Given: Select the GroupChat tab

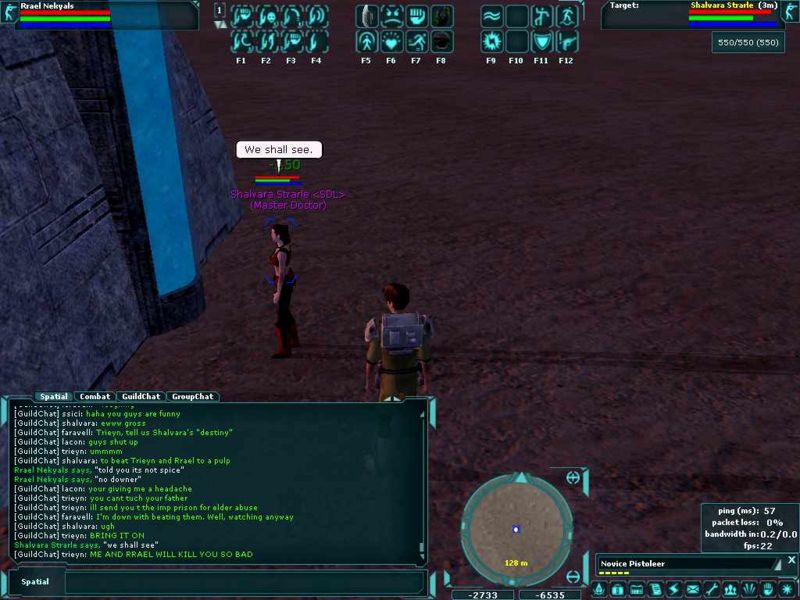Looking at the screenshot, I should tap(190, 397).
